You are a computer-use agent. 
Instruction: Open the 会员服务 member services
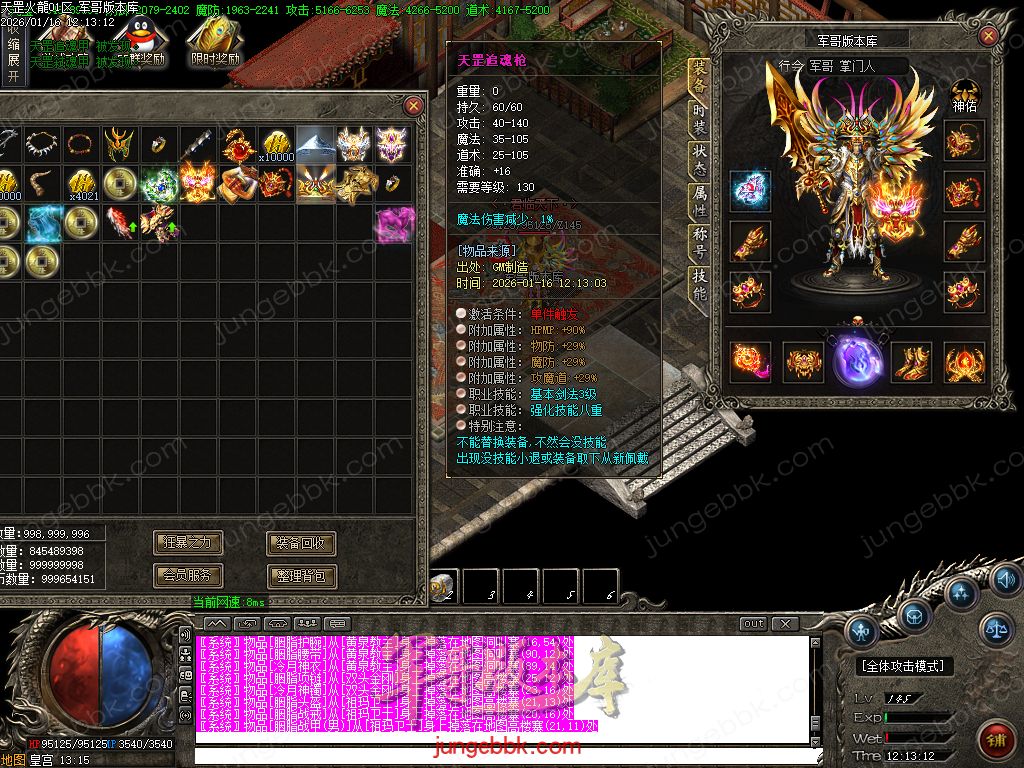point(188,576)
